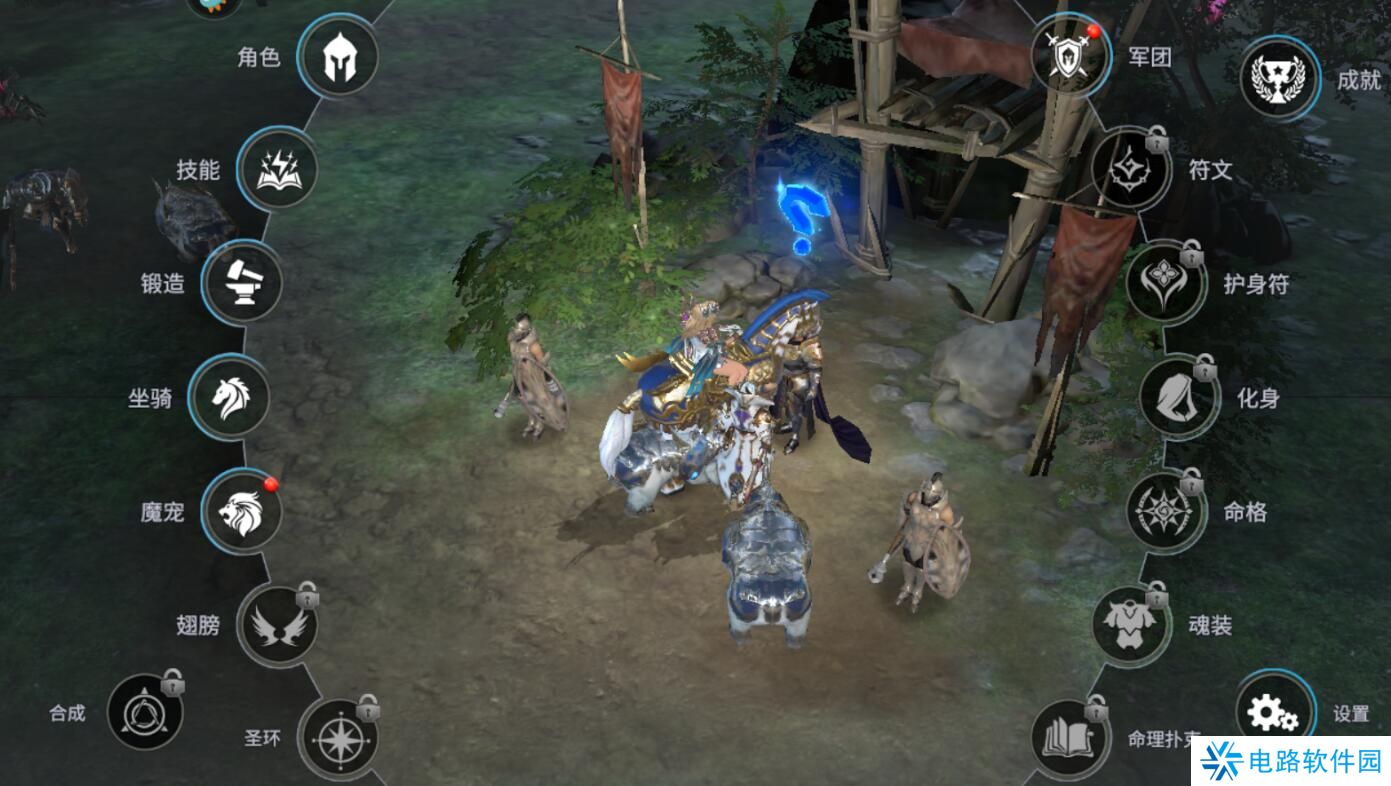Open the 角色 character menu
Image resolution: width=1391 pixels, height=786 pixels.
click(338, 57)
